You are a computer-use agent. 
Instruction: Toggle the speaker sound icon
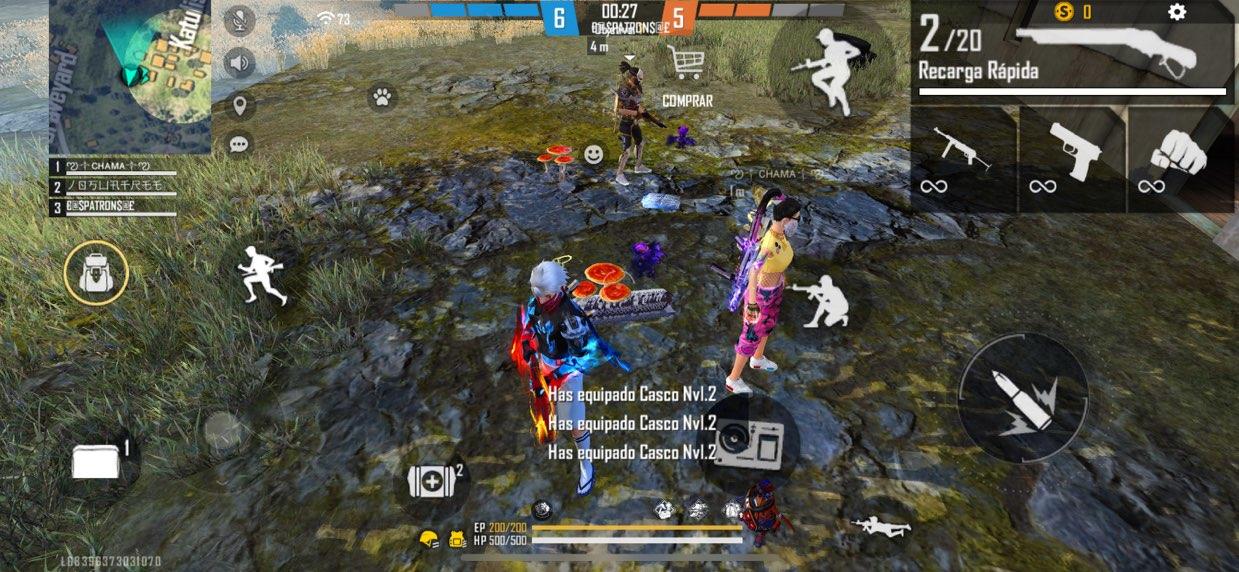point(239,63)
